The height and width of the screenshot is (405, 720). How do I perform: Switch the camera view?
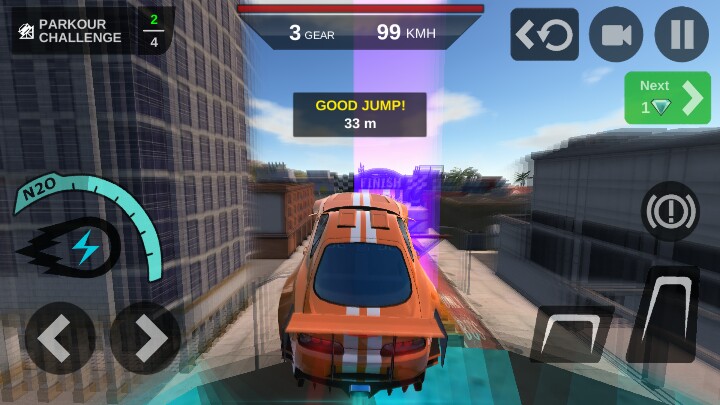(x=616, y=35)
